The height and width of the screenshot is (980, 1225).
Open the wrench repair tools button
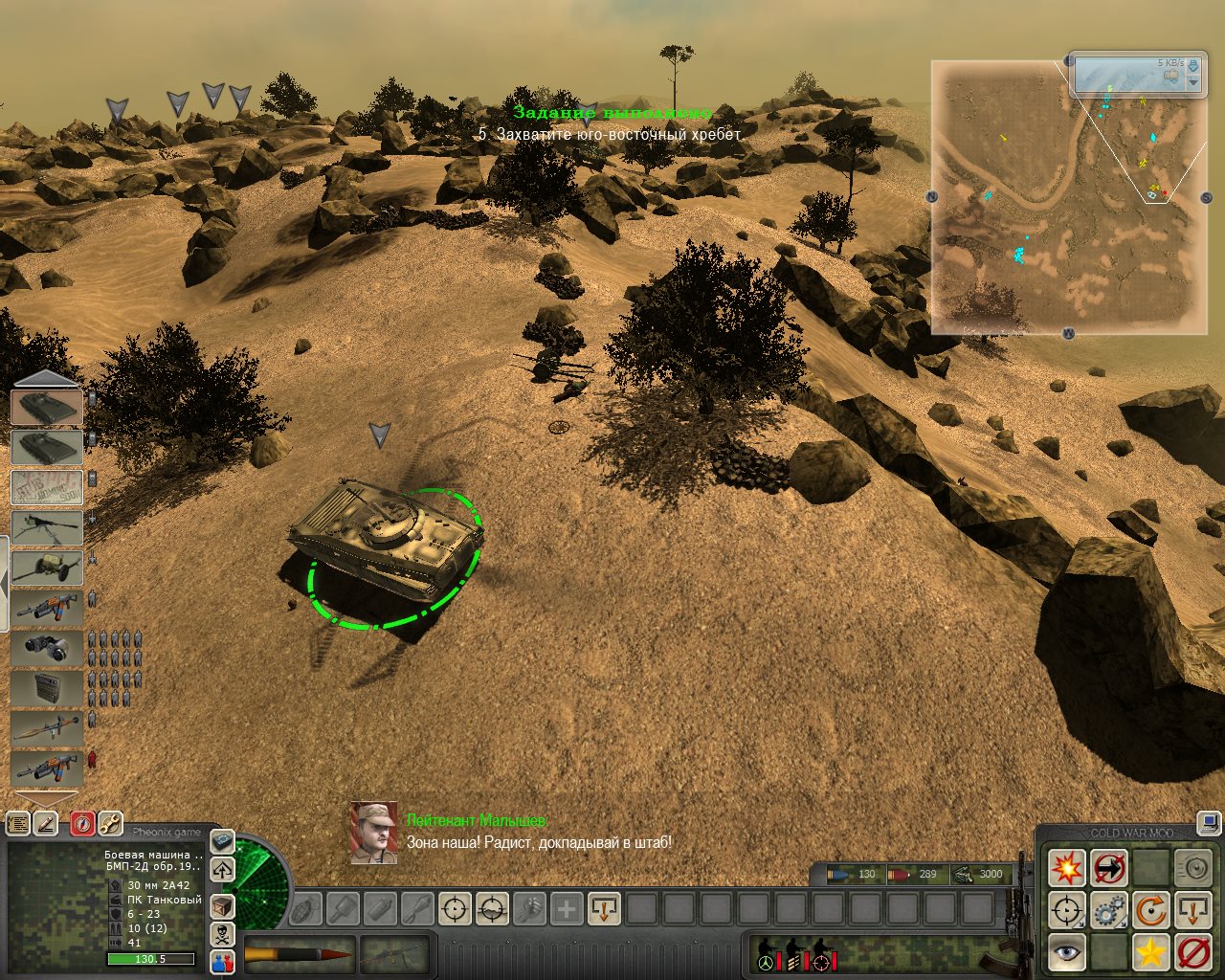click(110, 823)
